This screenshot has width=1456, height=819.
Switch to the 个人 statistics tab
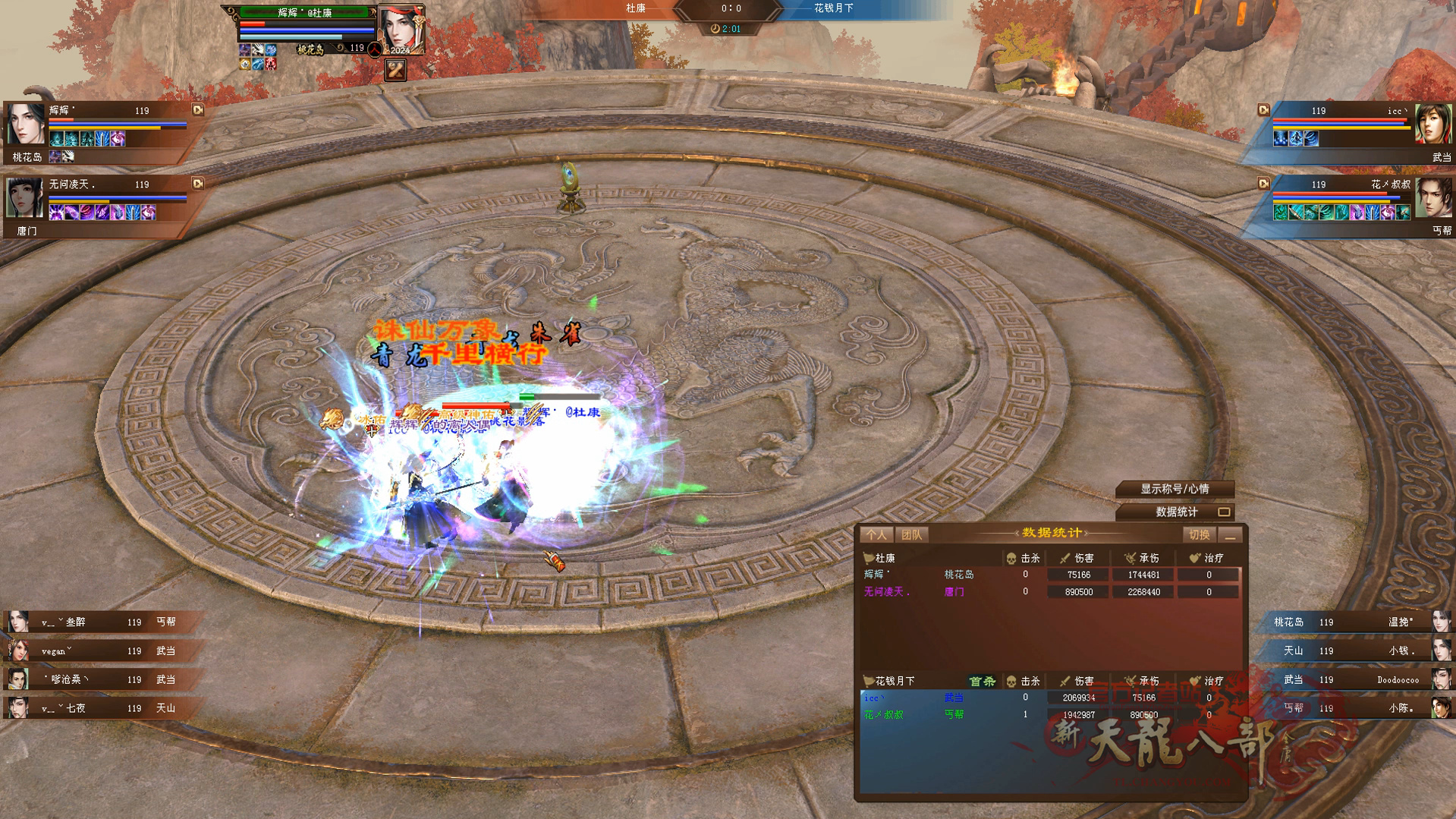(x=876, y=535)
